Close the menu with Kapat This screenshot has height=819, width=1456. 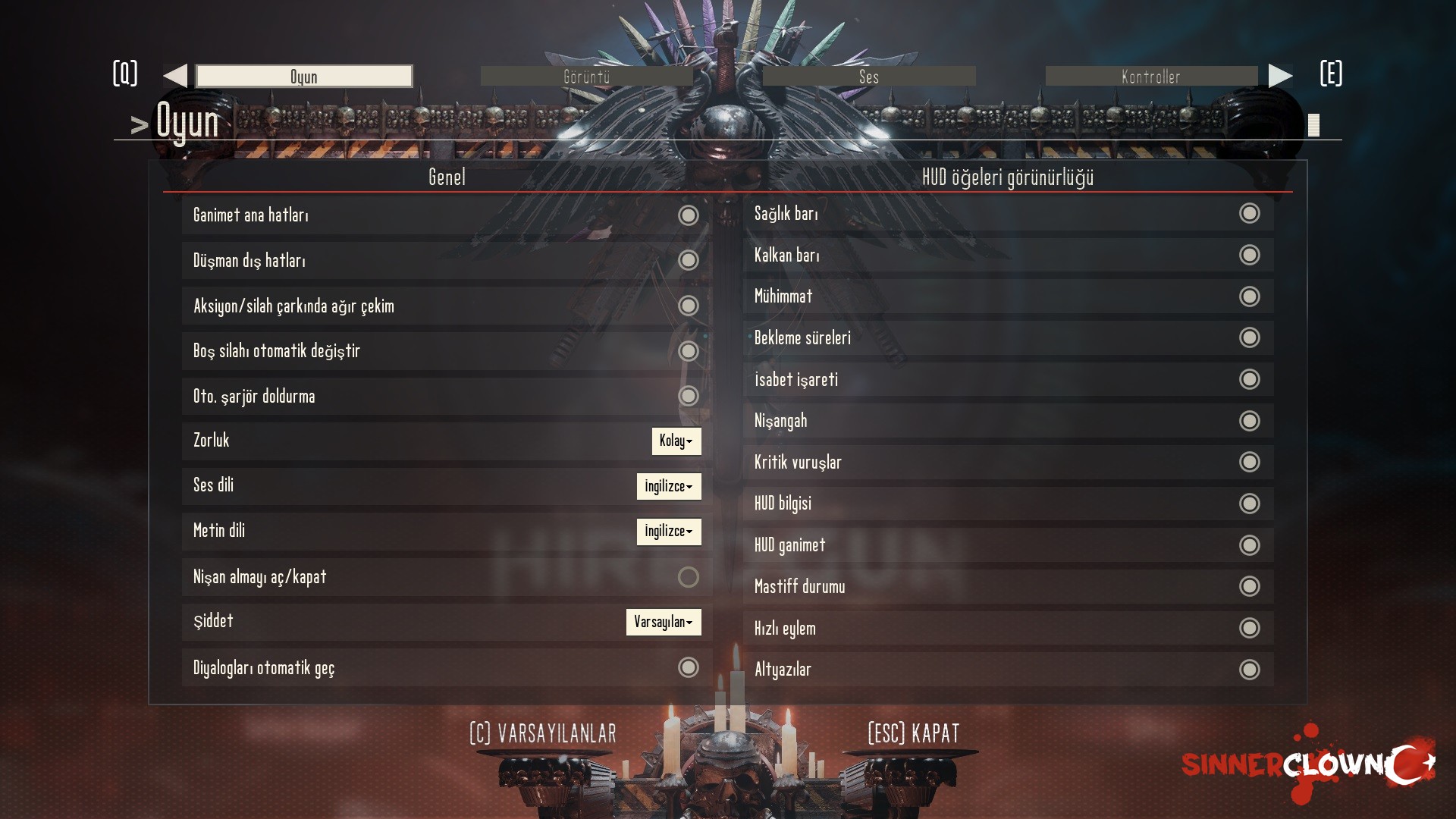(913, 733)
